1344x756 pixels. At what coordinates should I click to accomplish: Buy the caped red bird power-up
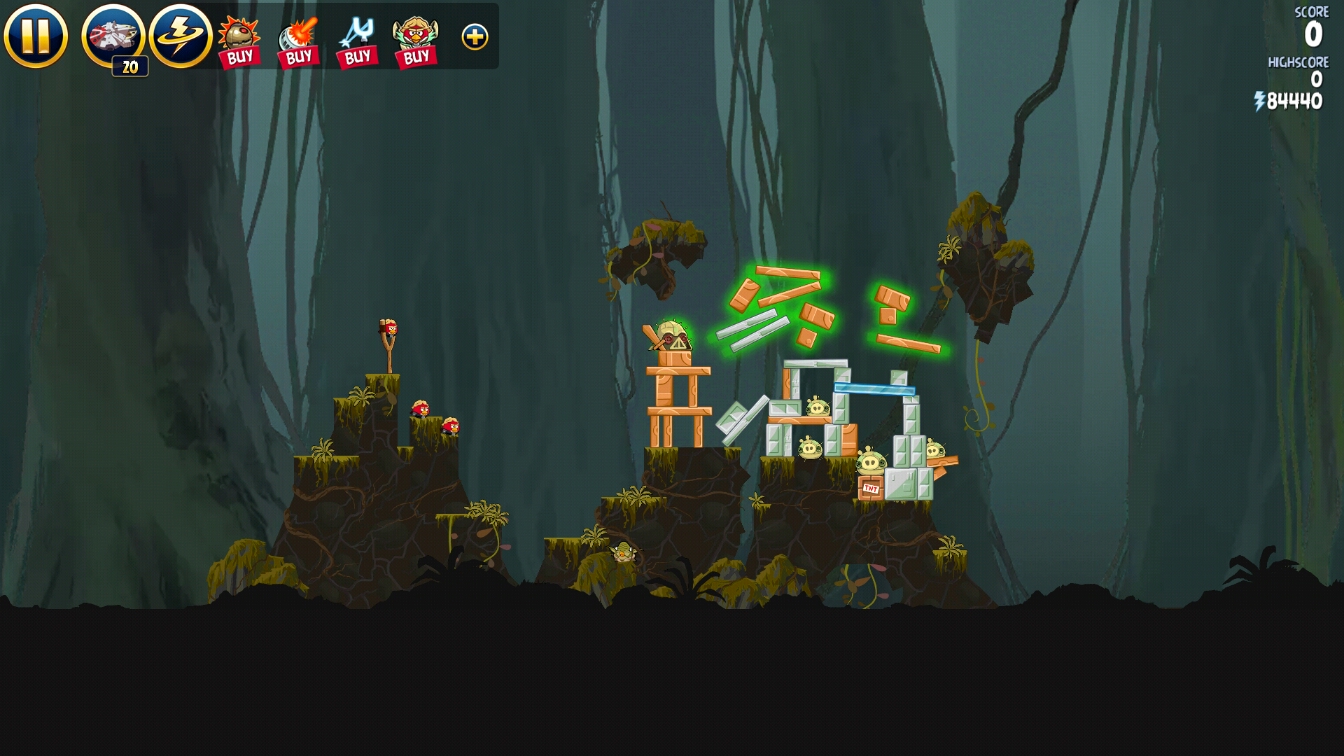coord(416,41)
